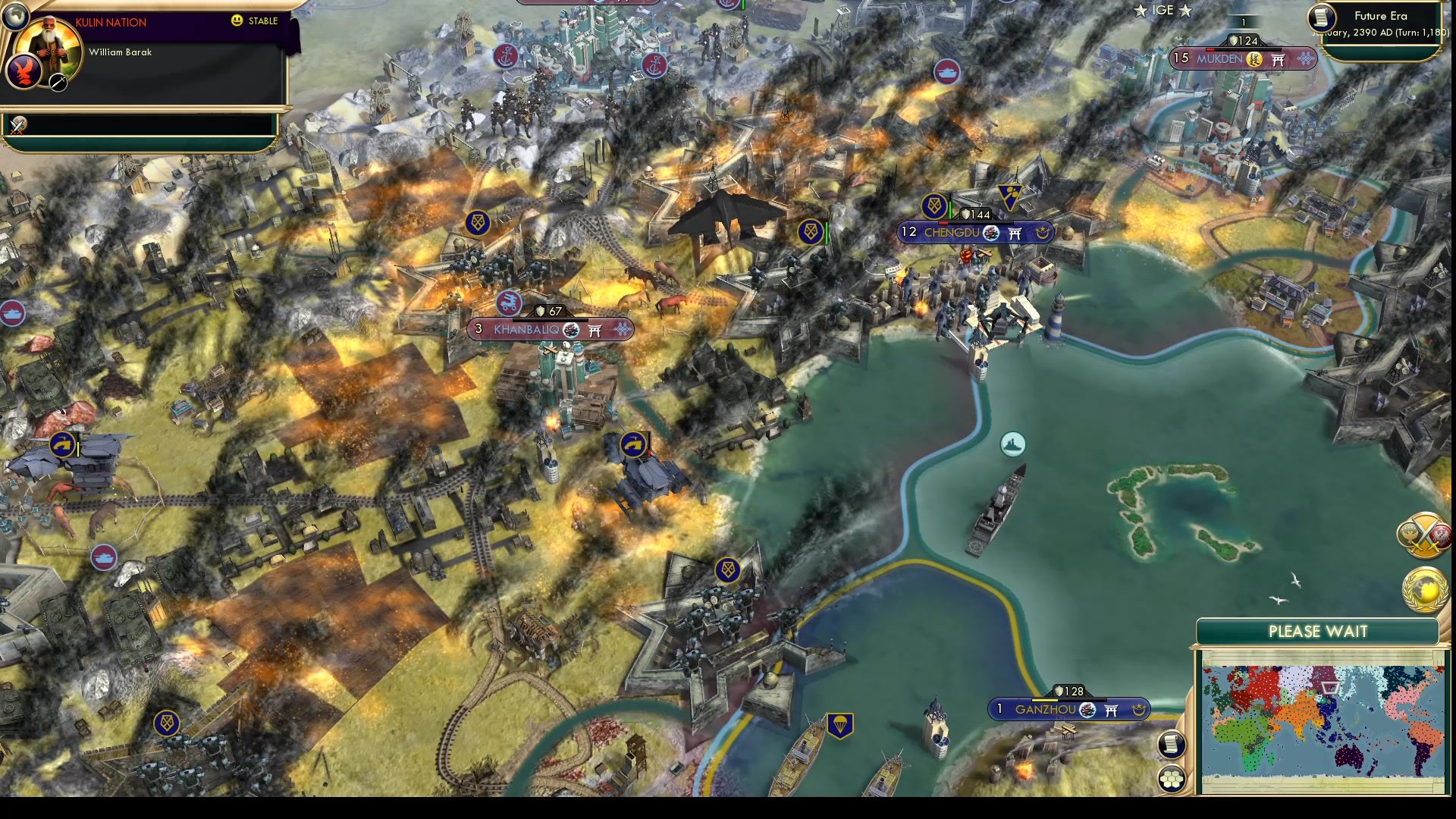Click the PLEASE WAIT banner
The width and height of the screenshot is (1456, 819).
(1317, 632)
